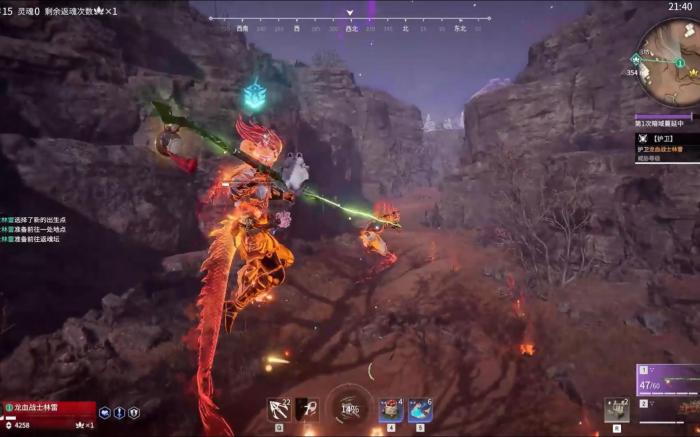Select the bottom-right item slot showing x2
700x437 pixels.
tap(615, 411)
